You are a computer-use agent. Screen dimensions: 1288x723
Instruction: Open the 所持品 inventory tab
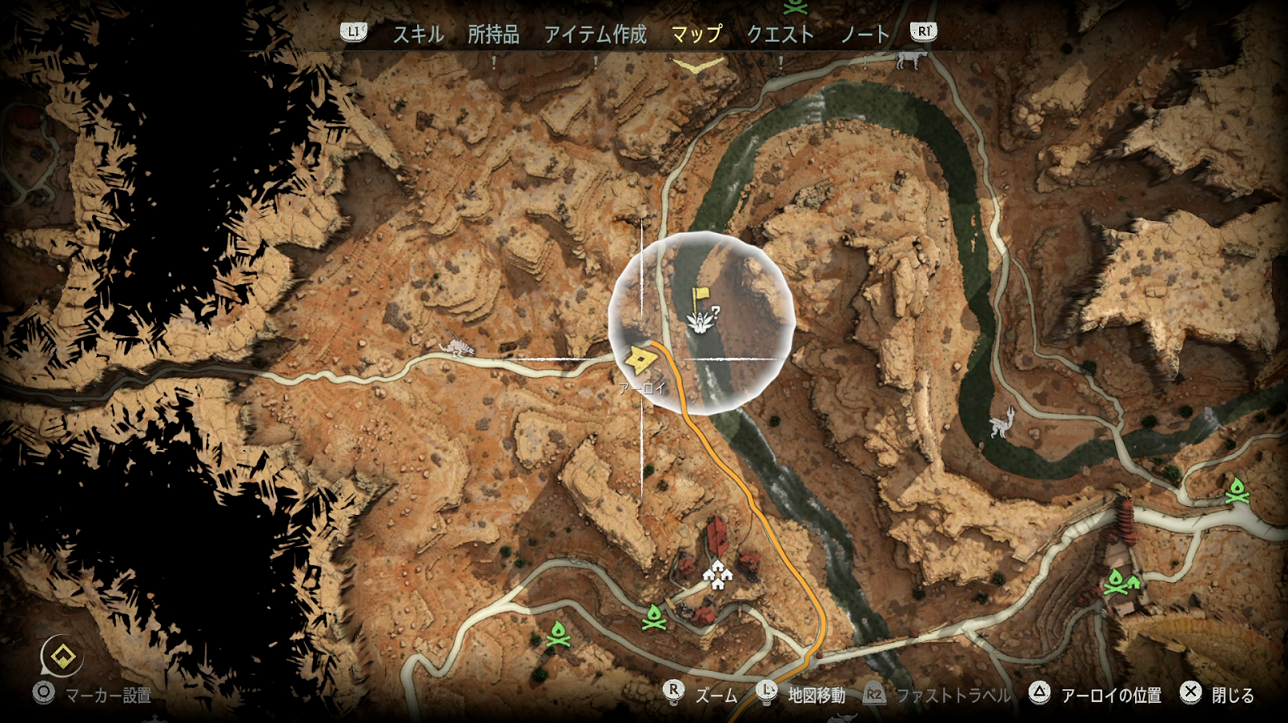pos(494,34)
